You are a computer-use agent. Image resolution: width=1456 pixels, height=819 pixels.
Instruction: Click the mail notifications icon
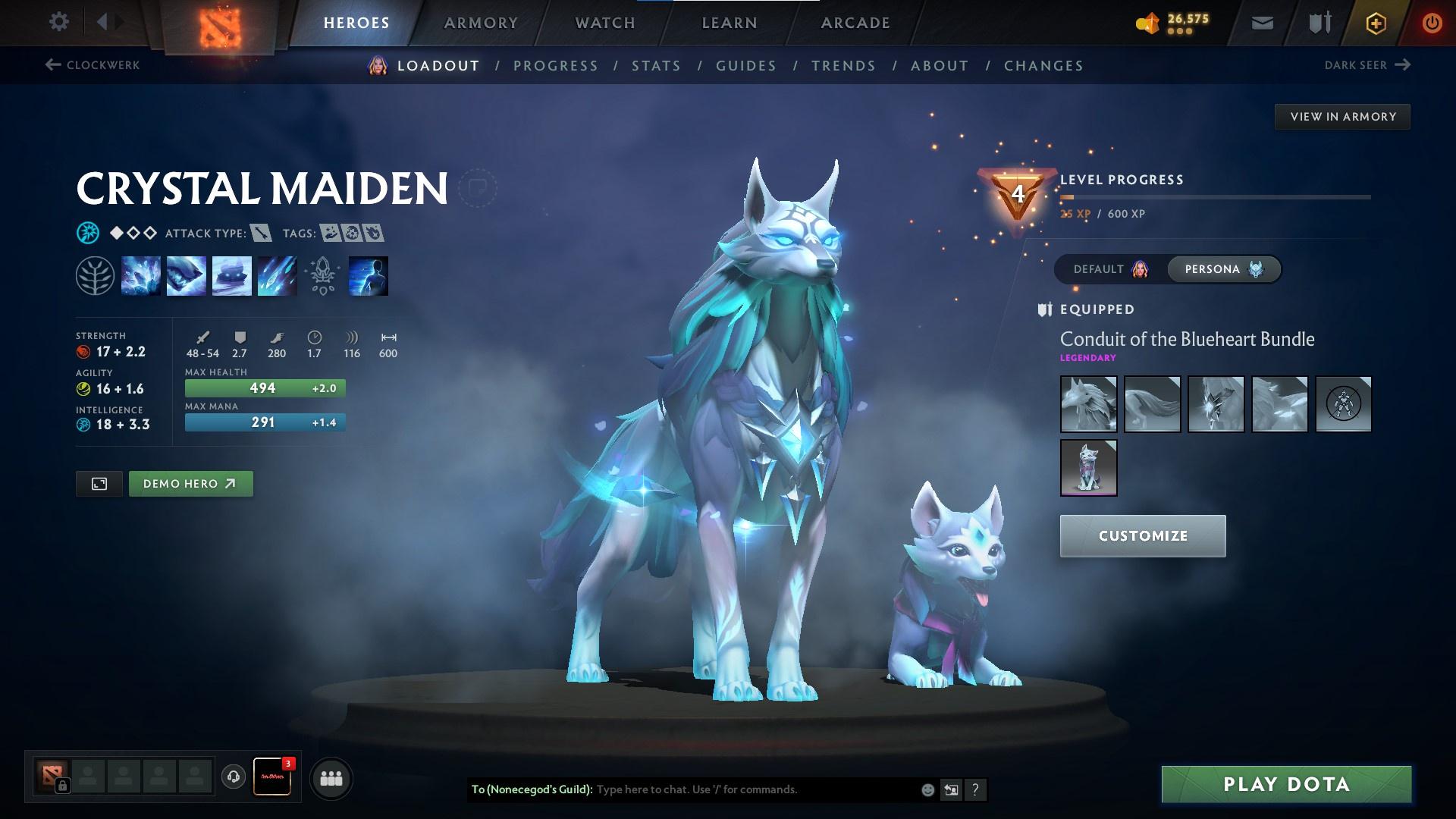(x=1261, y=23)
